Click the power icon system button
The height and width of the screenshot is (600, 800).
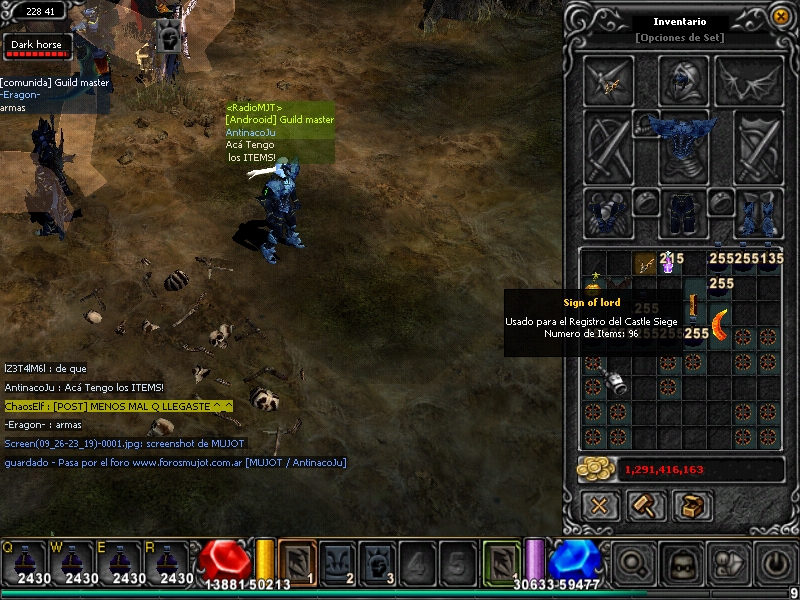[777, 564]
